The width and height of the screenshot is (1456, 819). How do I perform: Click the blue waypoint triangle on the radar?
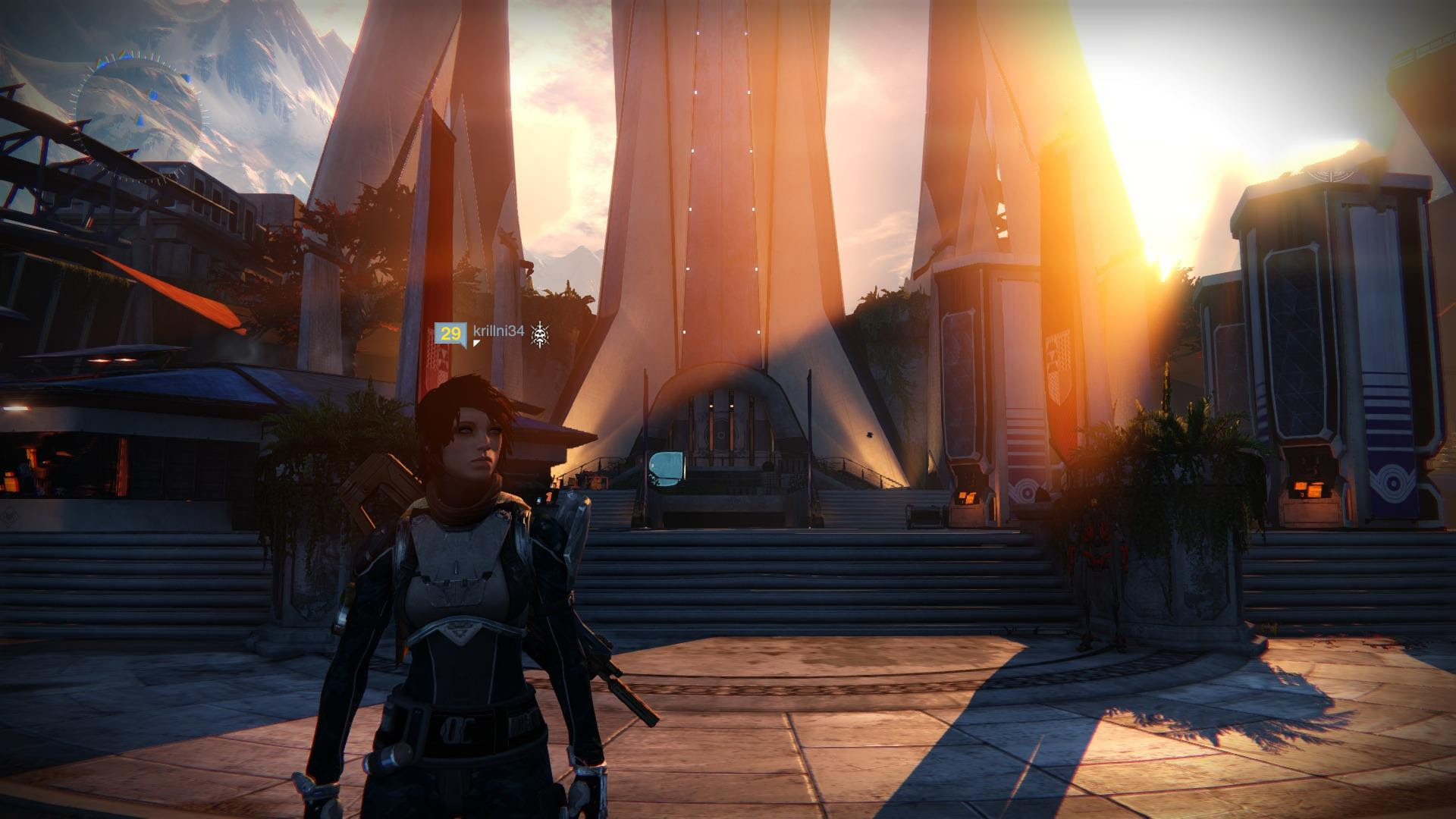[x=140, y=119]
